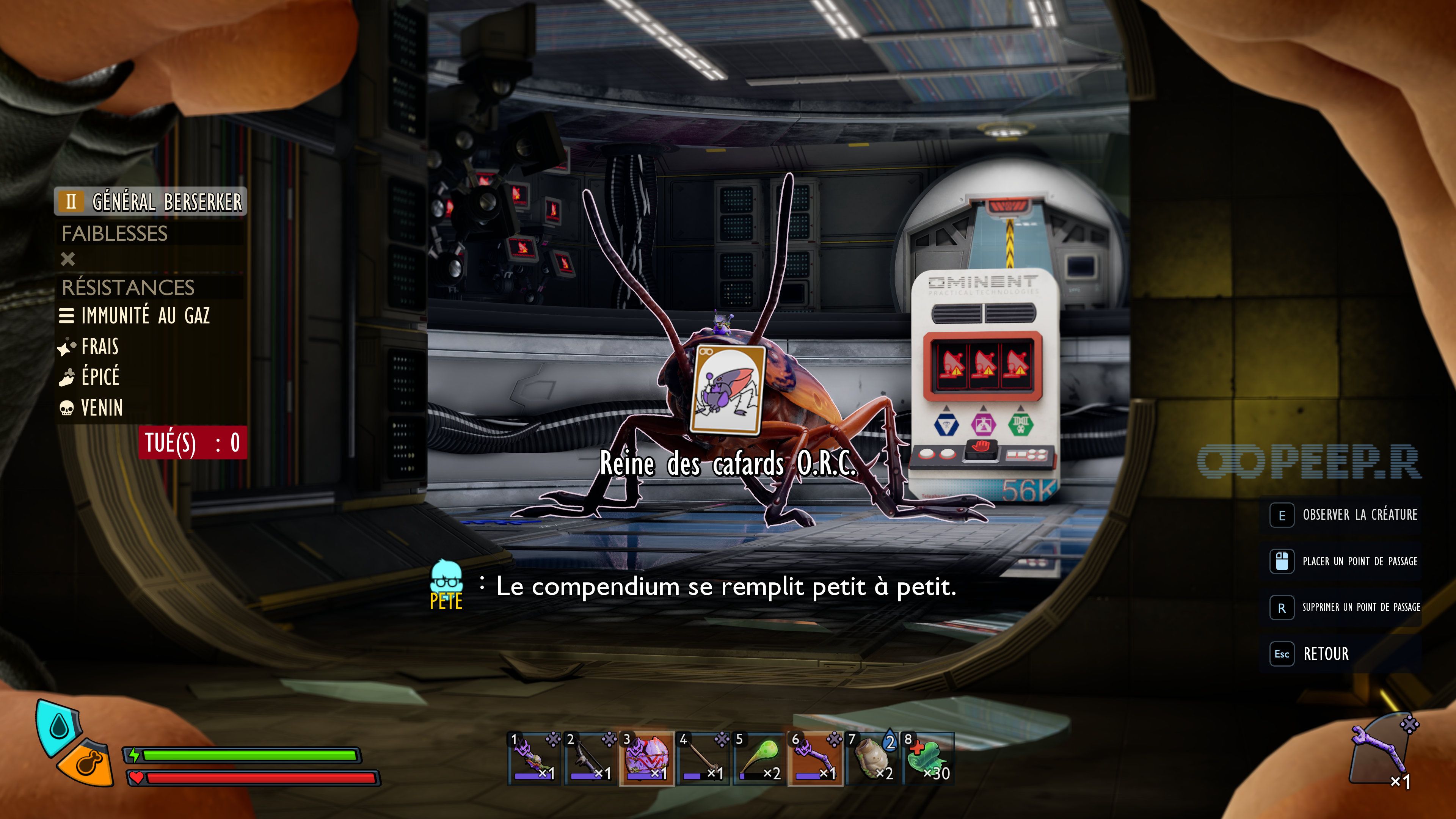The width and height of the screenshot is (1456, 819).
Task: Select the green glob item in slot 5
Action: pos(759,758)
